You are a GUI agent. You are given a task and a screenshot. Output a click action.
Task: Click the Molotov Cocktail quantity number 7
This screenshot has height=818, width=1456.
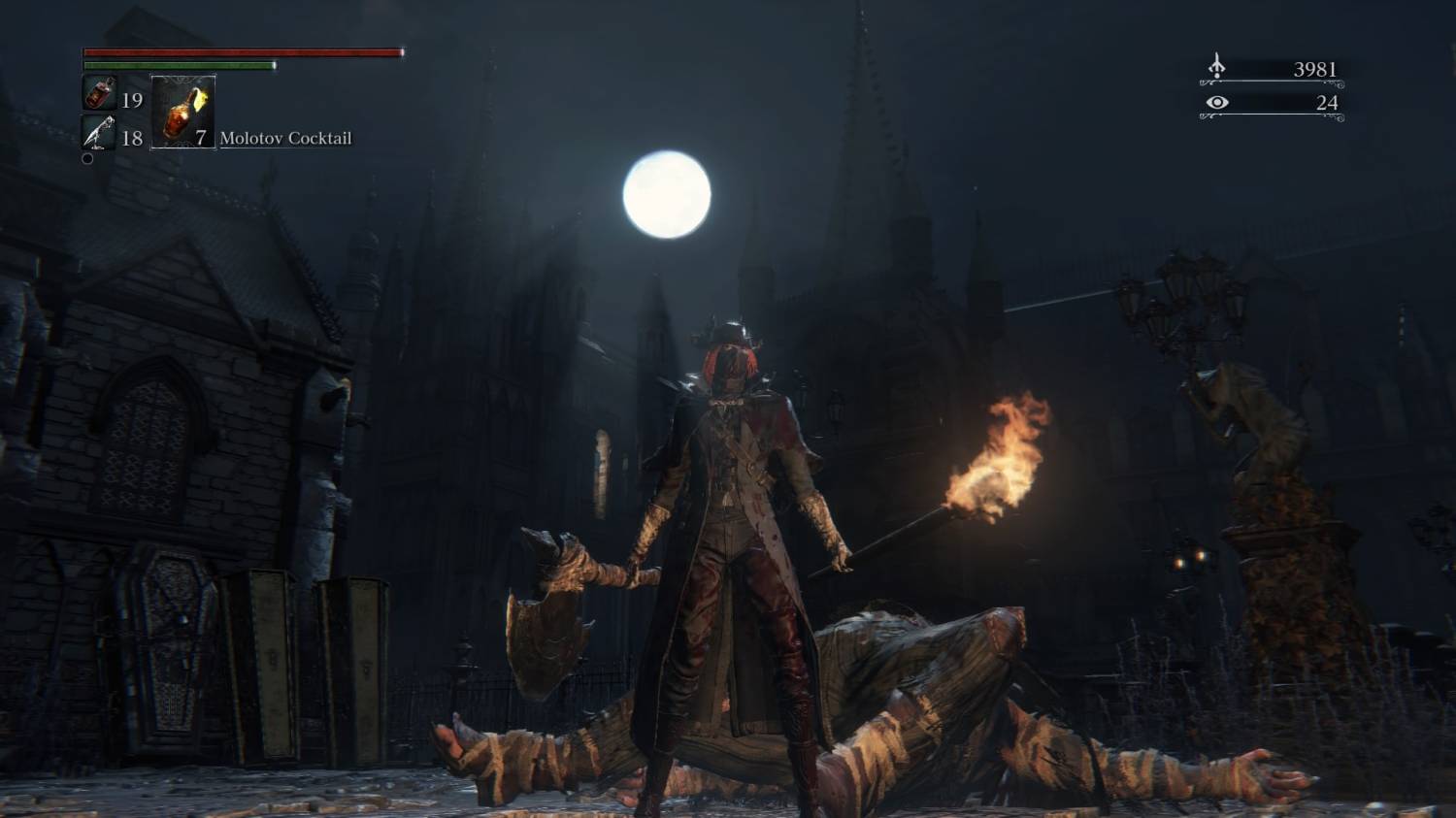click(x=200, y=138)
